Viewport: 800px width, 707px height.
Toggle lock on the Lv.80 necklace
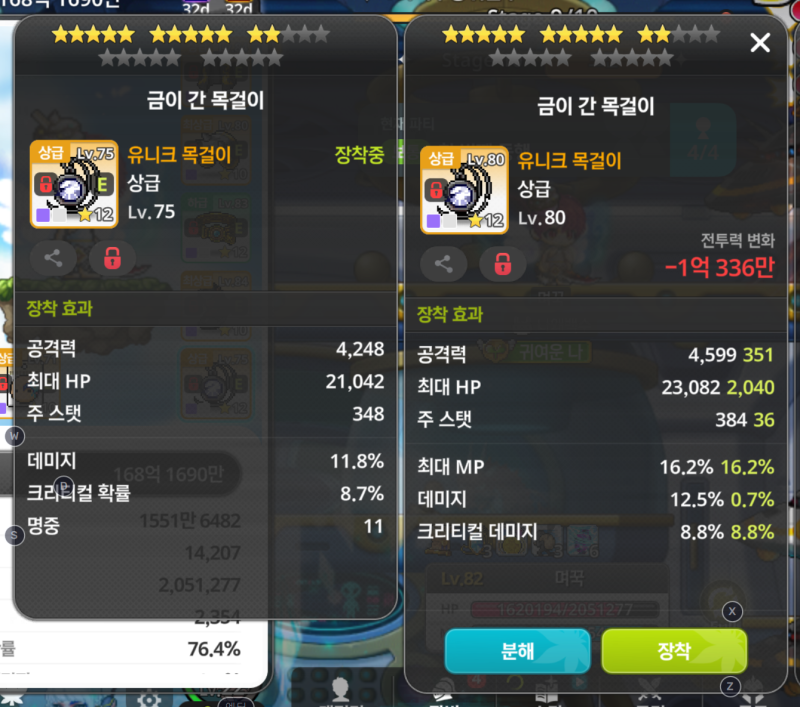coord(503,264)
